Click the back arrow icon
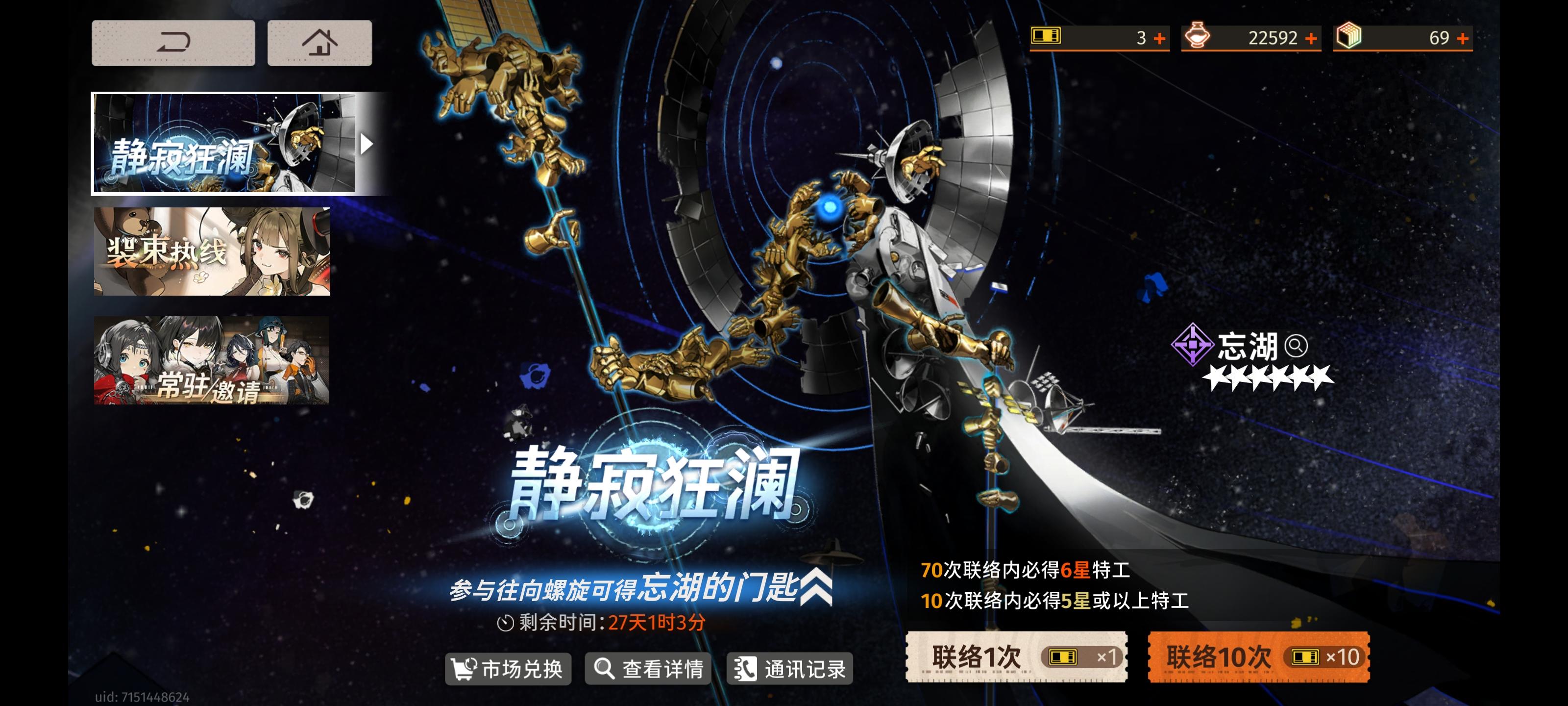This screenshot has width=1568, height=706. pos(173,41)
